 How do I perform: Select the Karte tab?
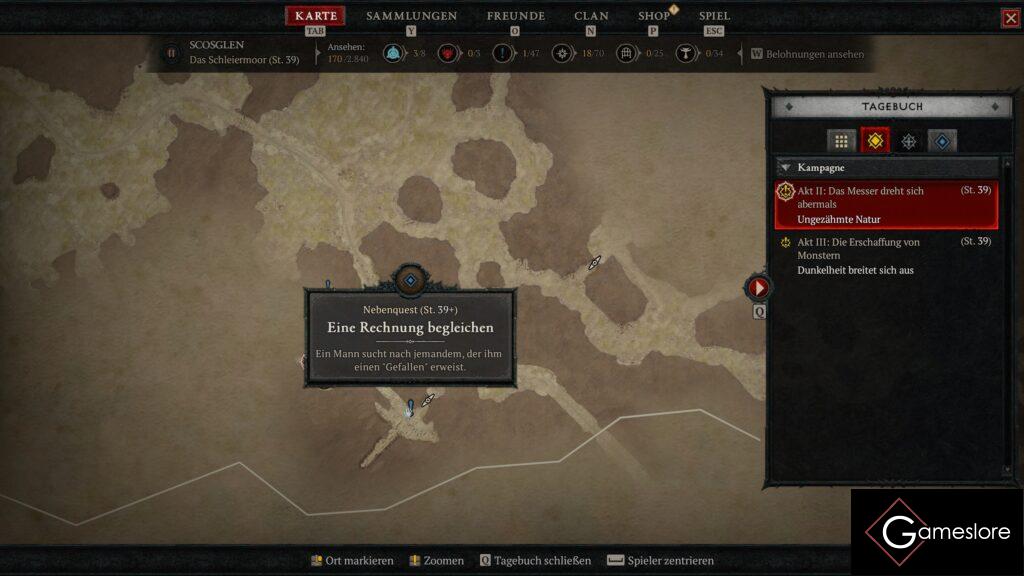click(315, 16)
